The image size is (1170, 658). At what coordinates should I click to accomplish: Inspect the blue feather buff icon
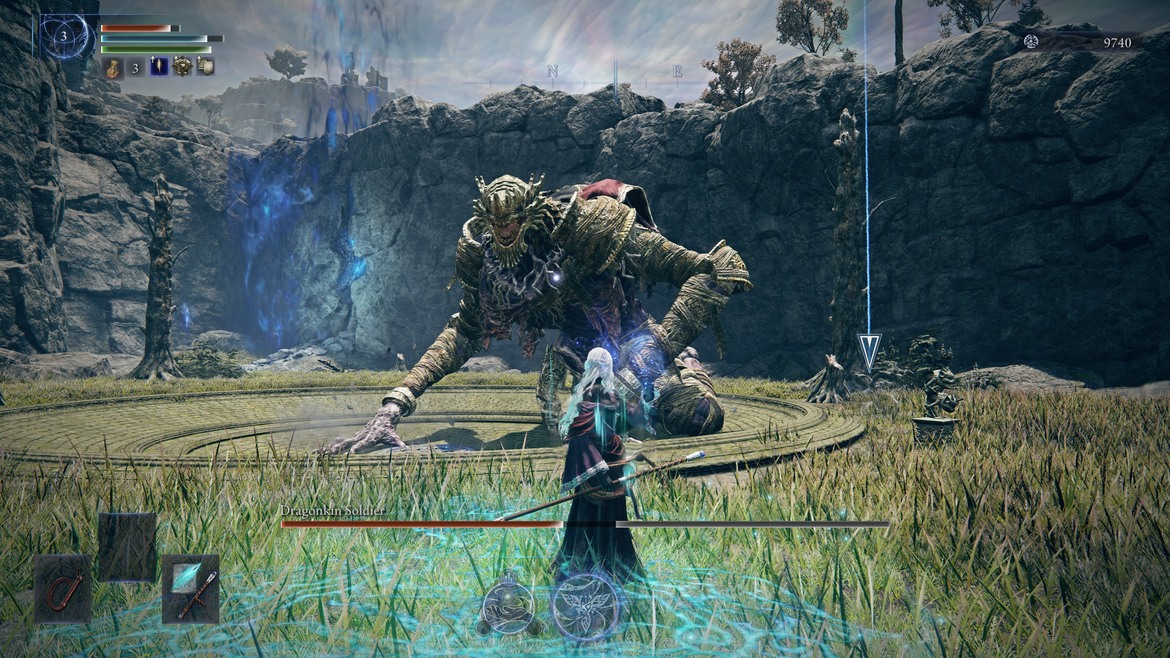(159, 67)
